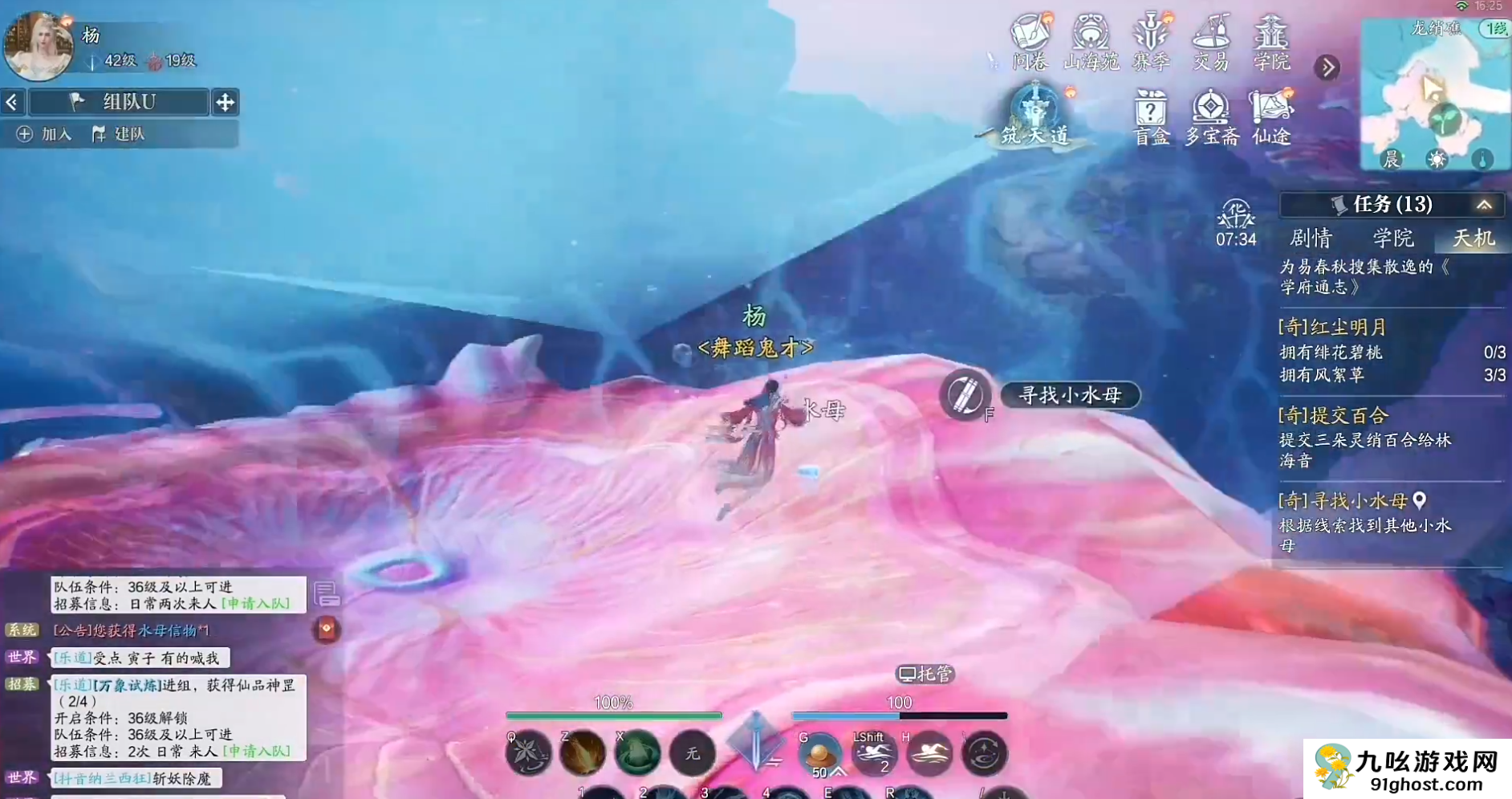Select 建队 to create a team
1512x799 pixels.
click(x=119, y=134)
